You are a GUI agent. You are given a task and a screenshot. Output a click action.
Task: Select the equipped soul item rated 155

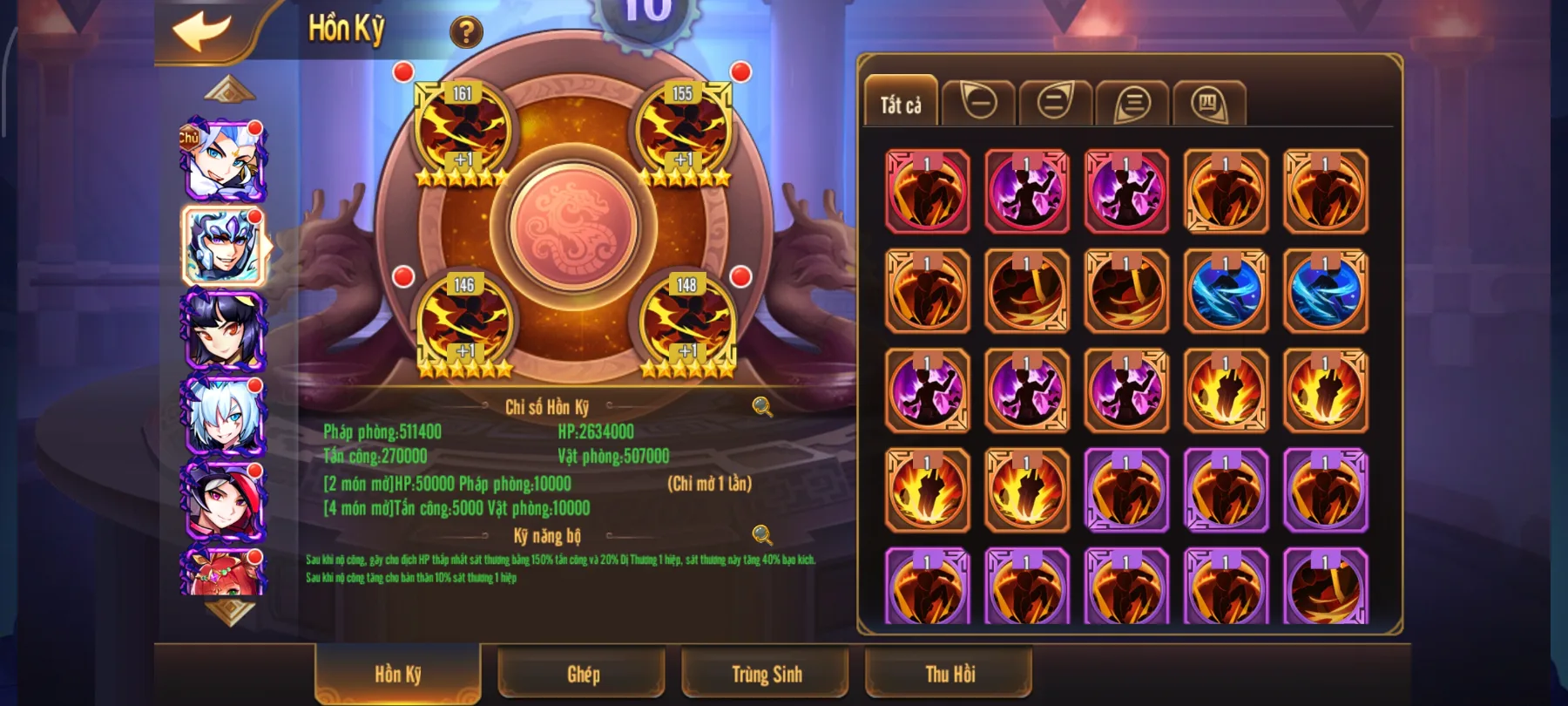(x=682, y=131)
